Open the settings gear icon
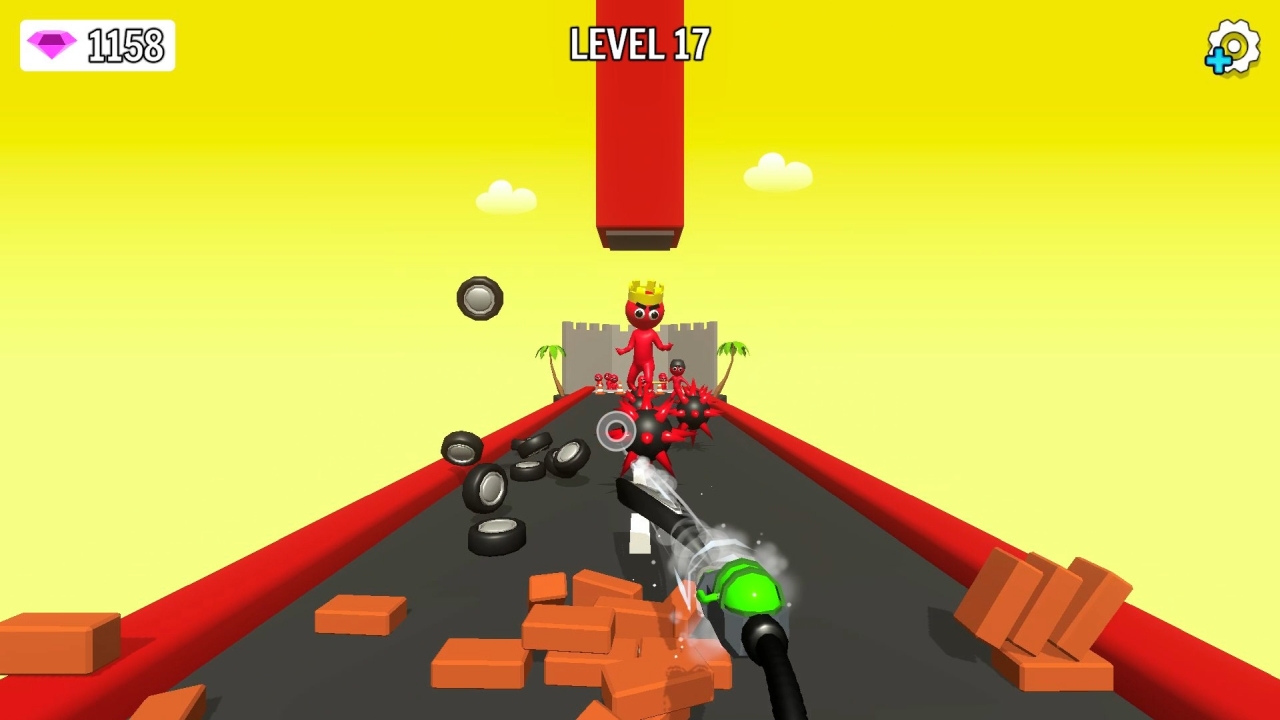Viewport: 1280px width, 720px height. [1233, 43]
